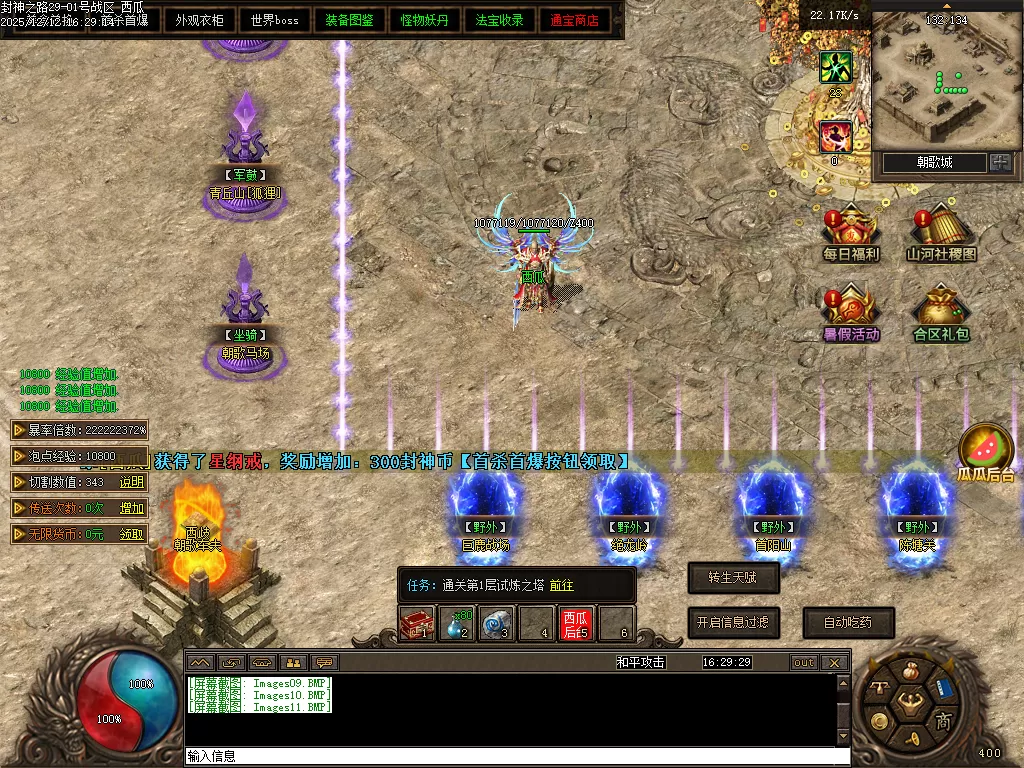Open the 瓜瓜后台 watermelon icon
Screen dimensions: 1024x768
(986, 453)
